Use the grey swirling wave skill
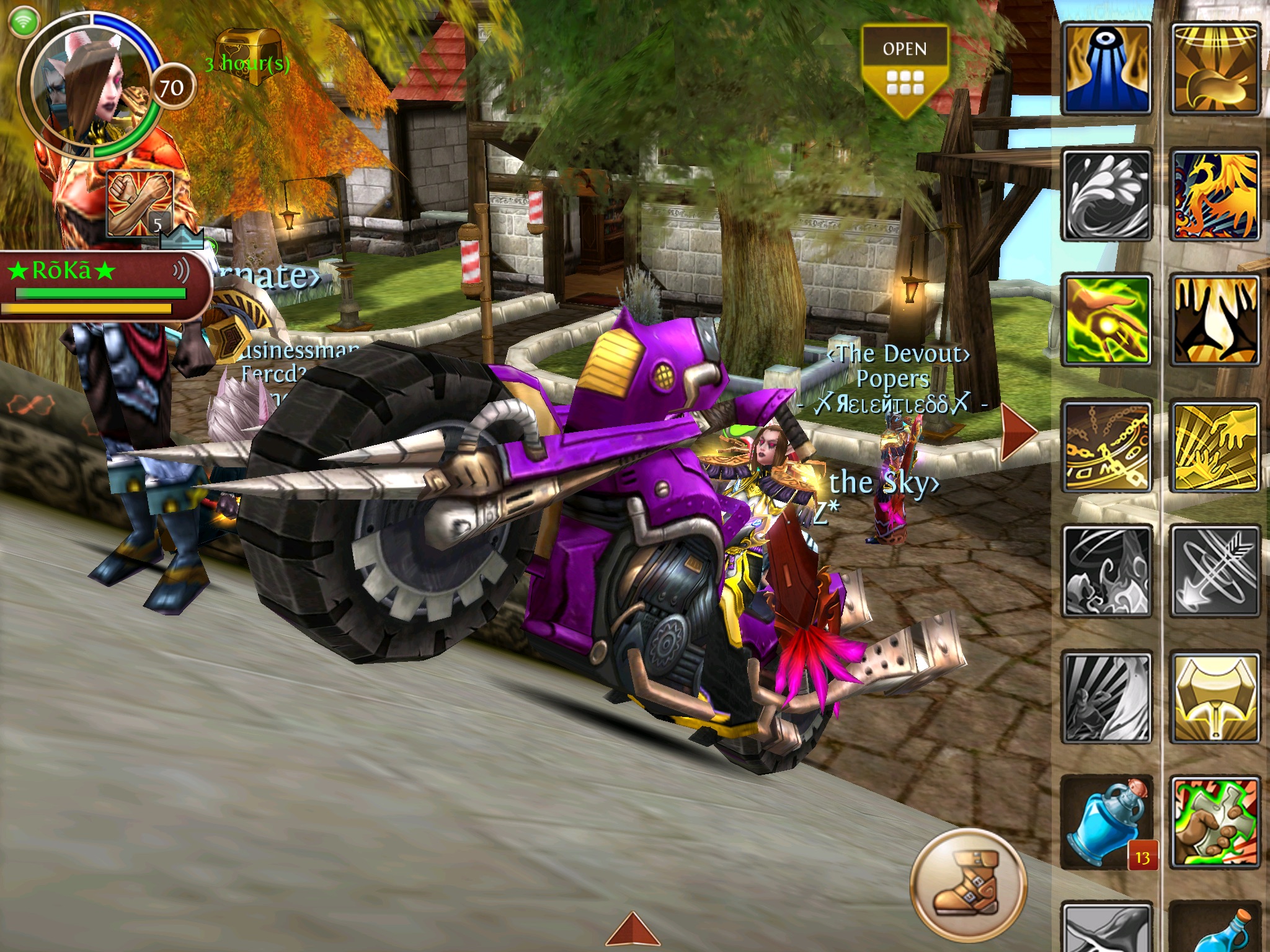The width and height of the screenshot is (1270, 952). pos(1107,195)
